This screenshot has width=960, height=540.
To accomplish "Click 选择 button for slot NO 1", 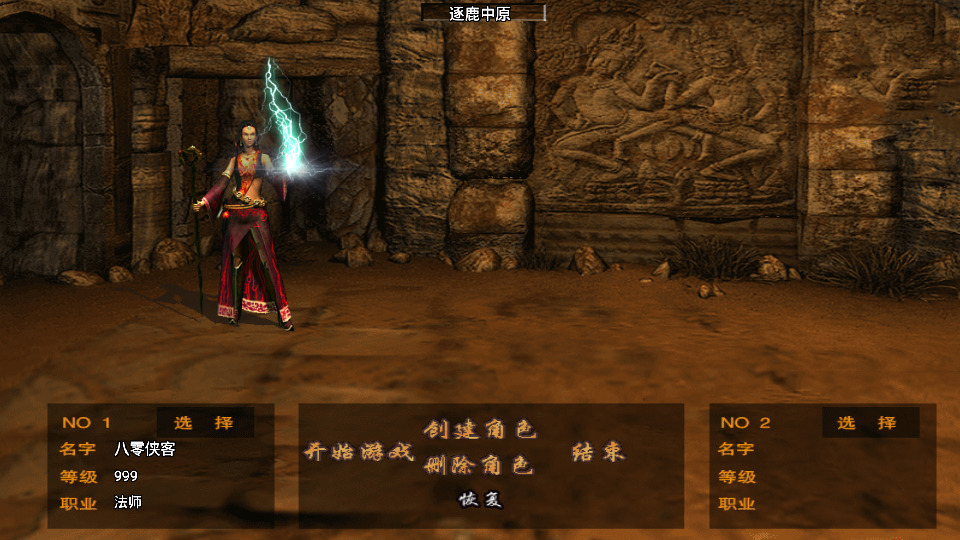I will click(x=204, y=422).
